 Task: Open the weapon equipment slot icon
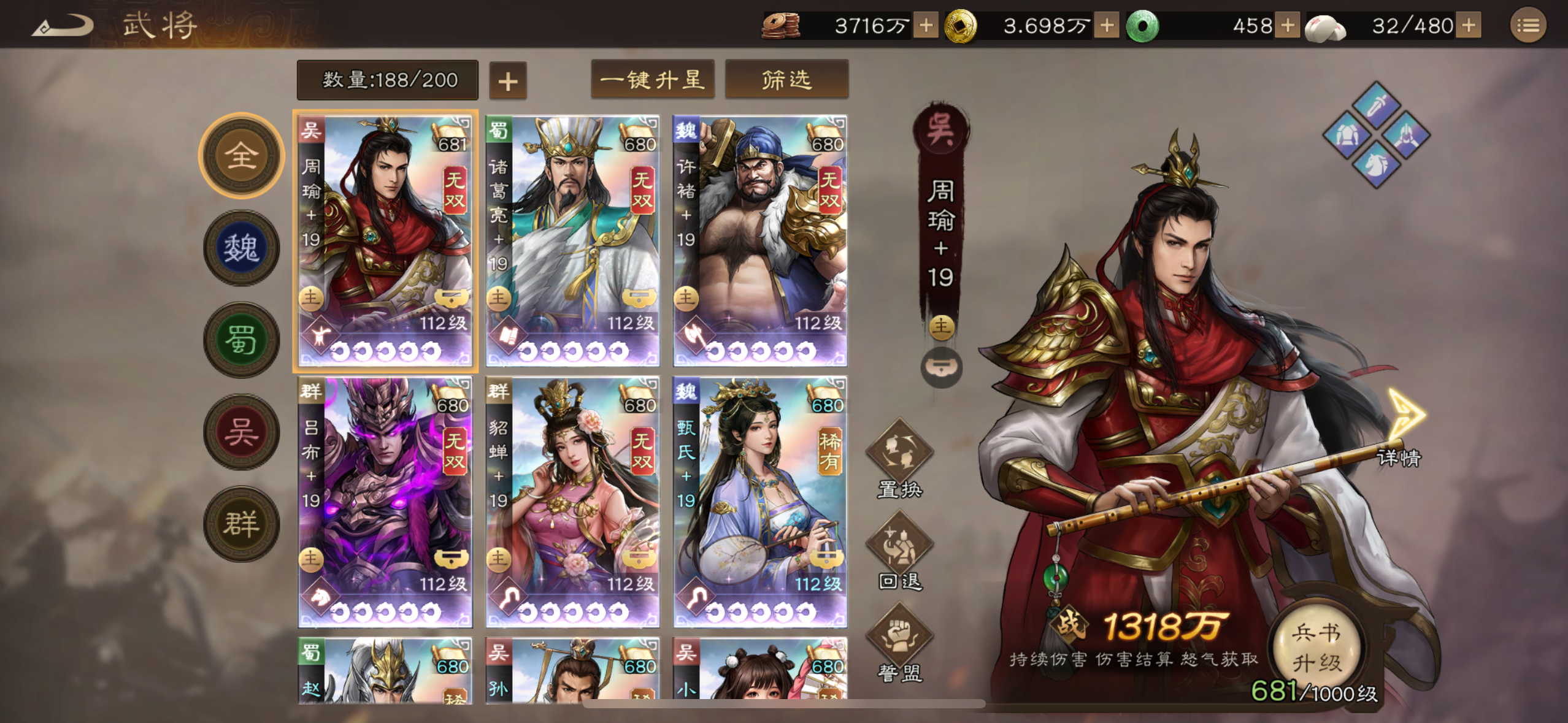(x=1377, y=105)
